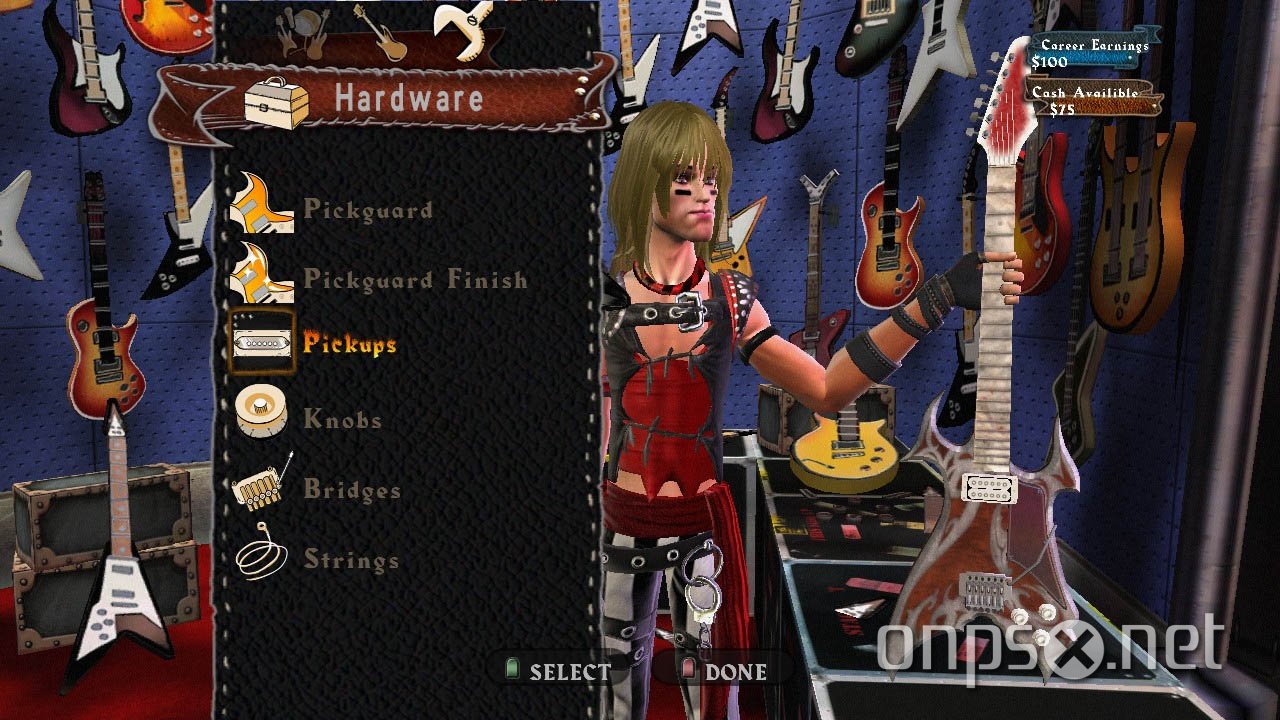Click the Strings coil icon
Image resolution: width=1280 pixels, height=720 pixels.
260,558
